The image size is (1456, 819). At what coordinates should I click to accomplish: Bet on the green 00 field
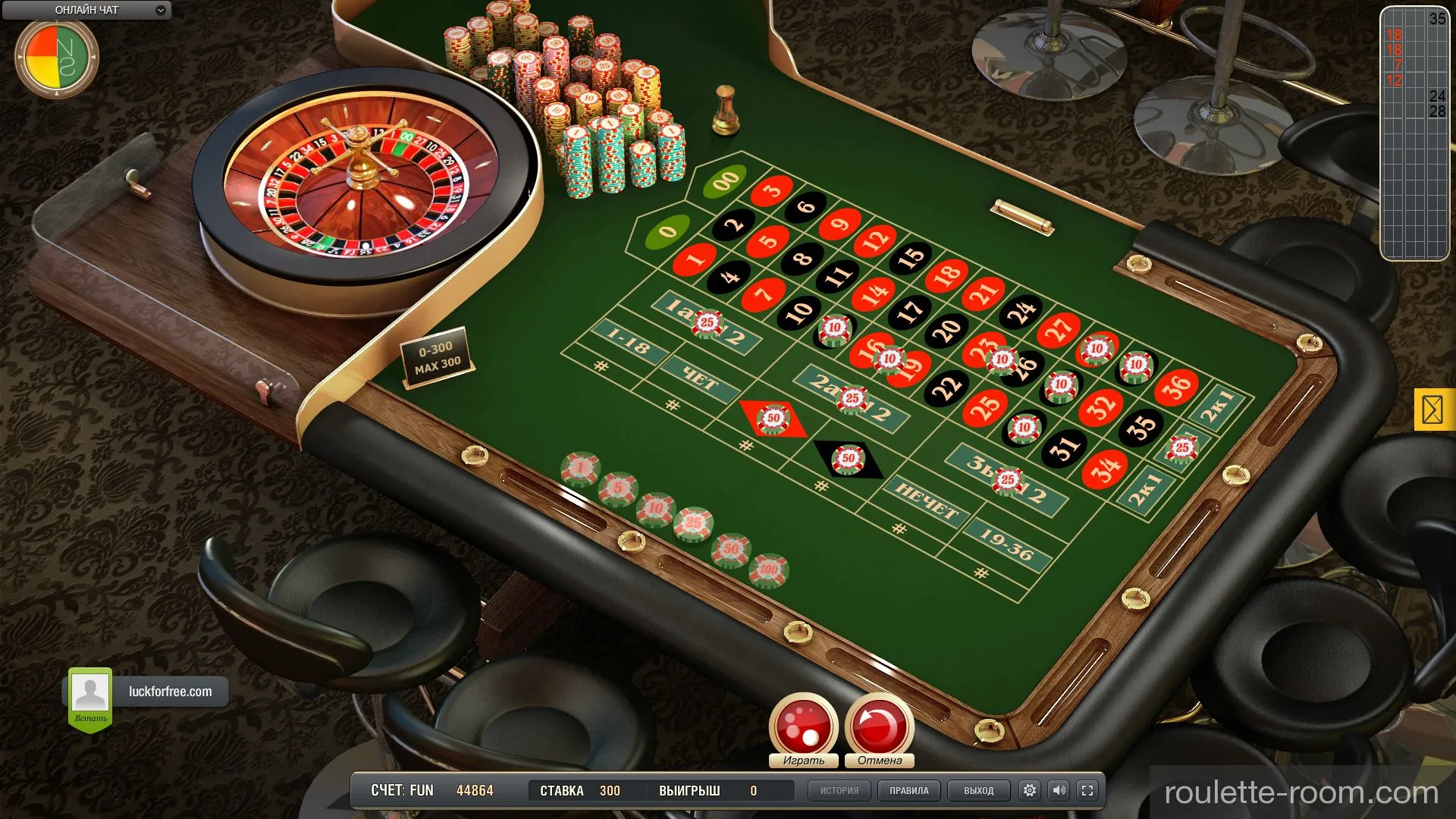point(725,180)
